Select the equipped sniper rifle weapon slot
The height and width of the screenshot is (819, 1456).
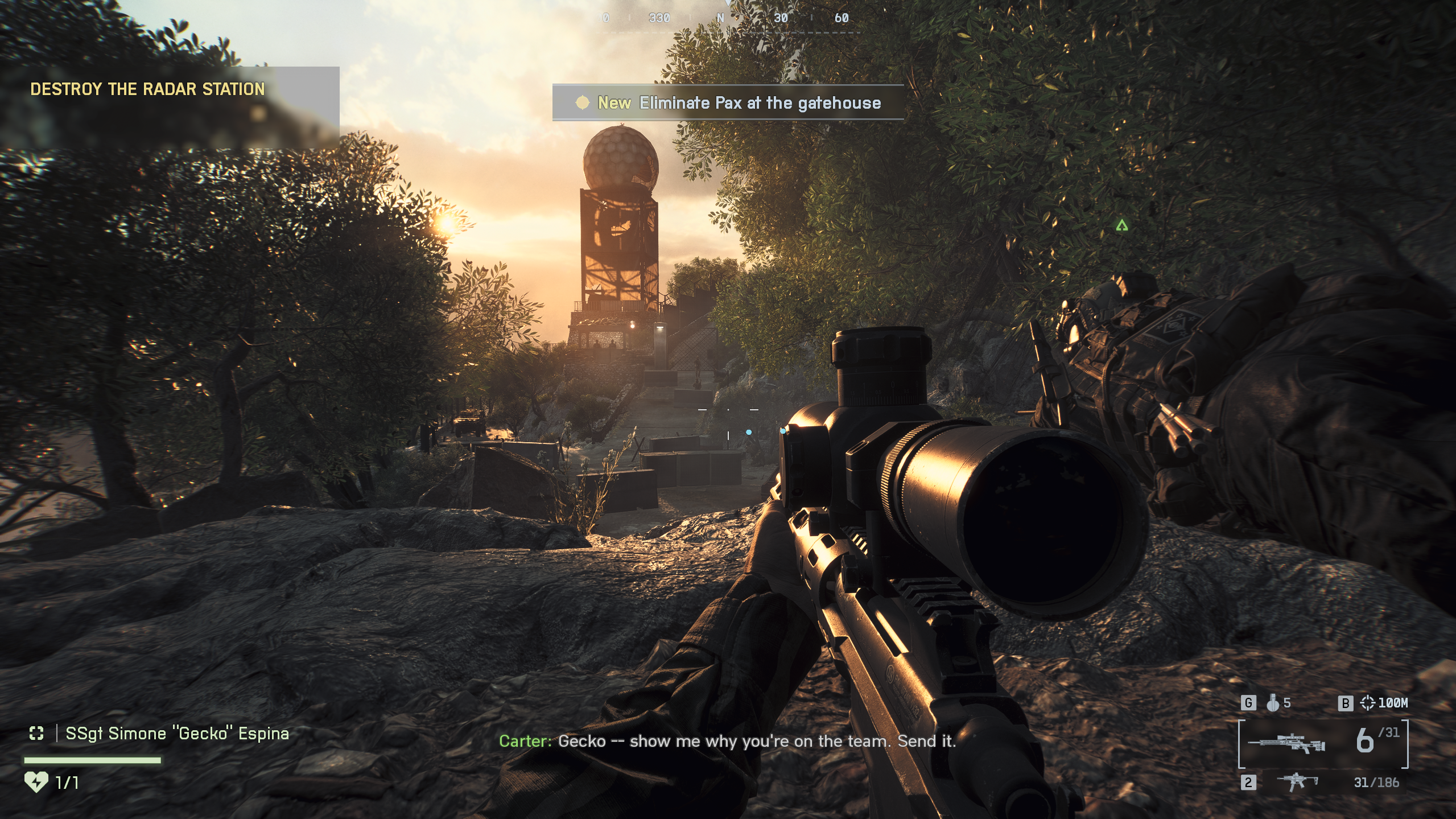click(1286, 744)
